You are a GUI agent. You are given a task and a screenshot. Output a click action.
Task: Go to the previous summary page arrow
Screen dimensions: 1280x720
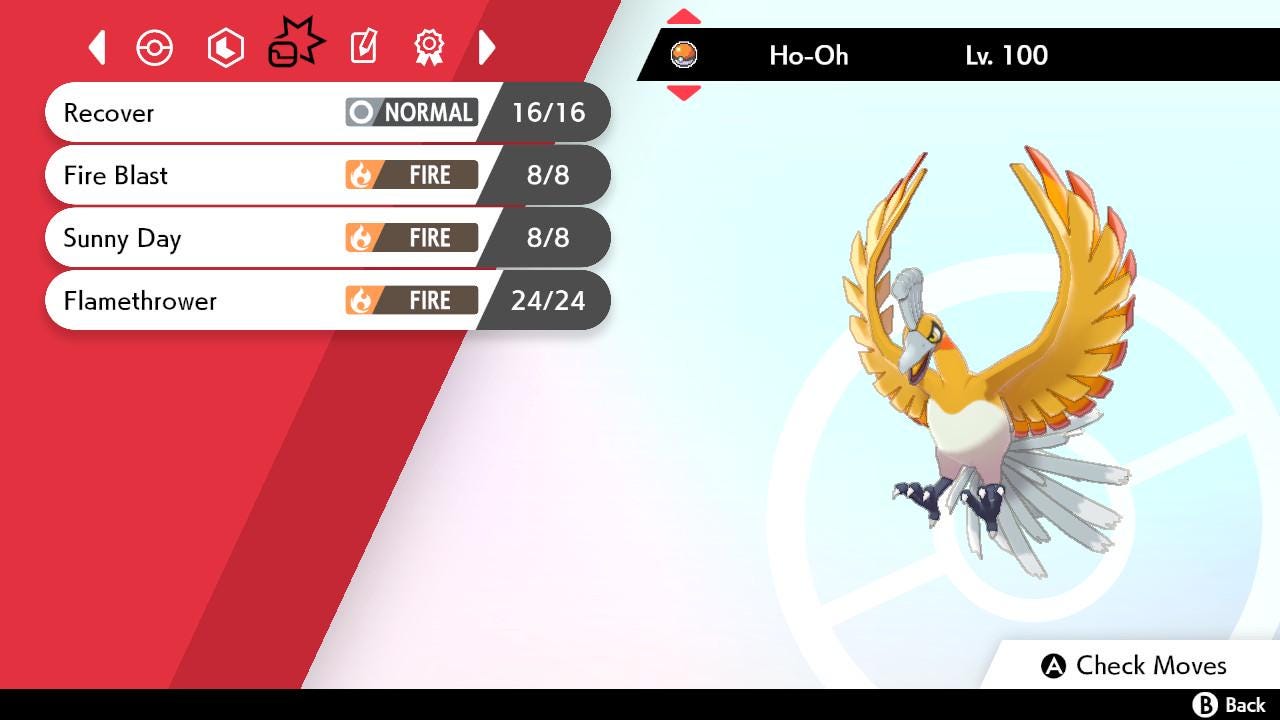point(97,47)
